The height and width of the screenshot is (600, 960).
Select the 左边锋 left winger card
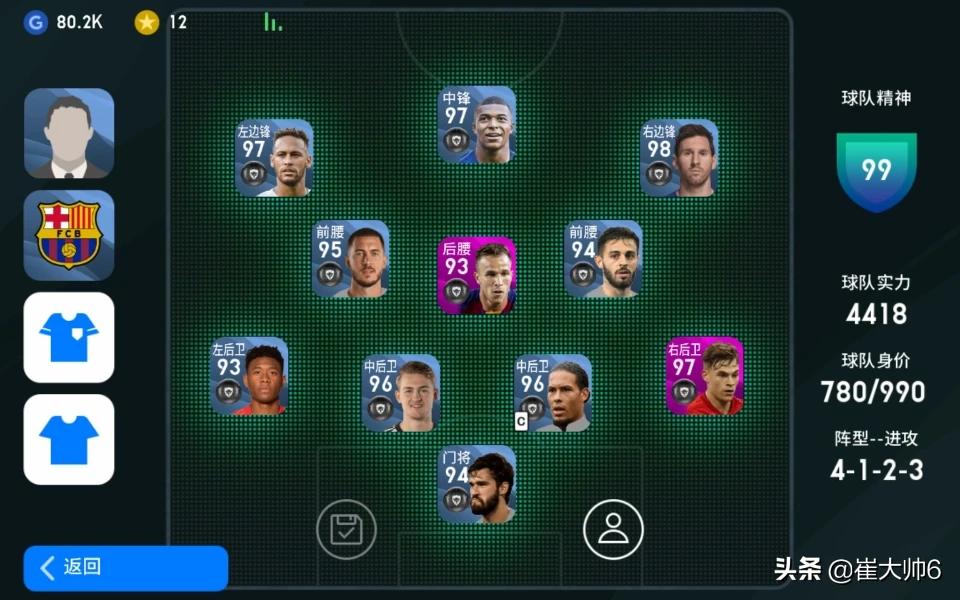[x=274, y=158]
